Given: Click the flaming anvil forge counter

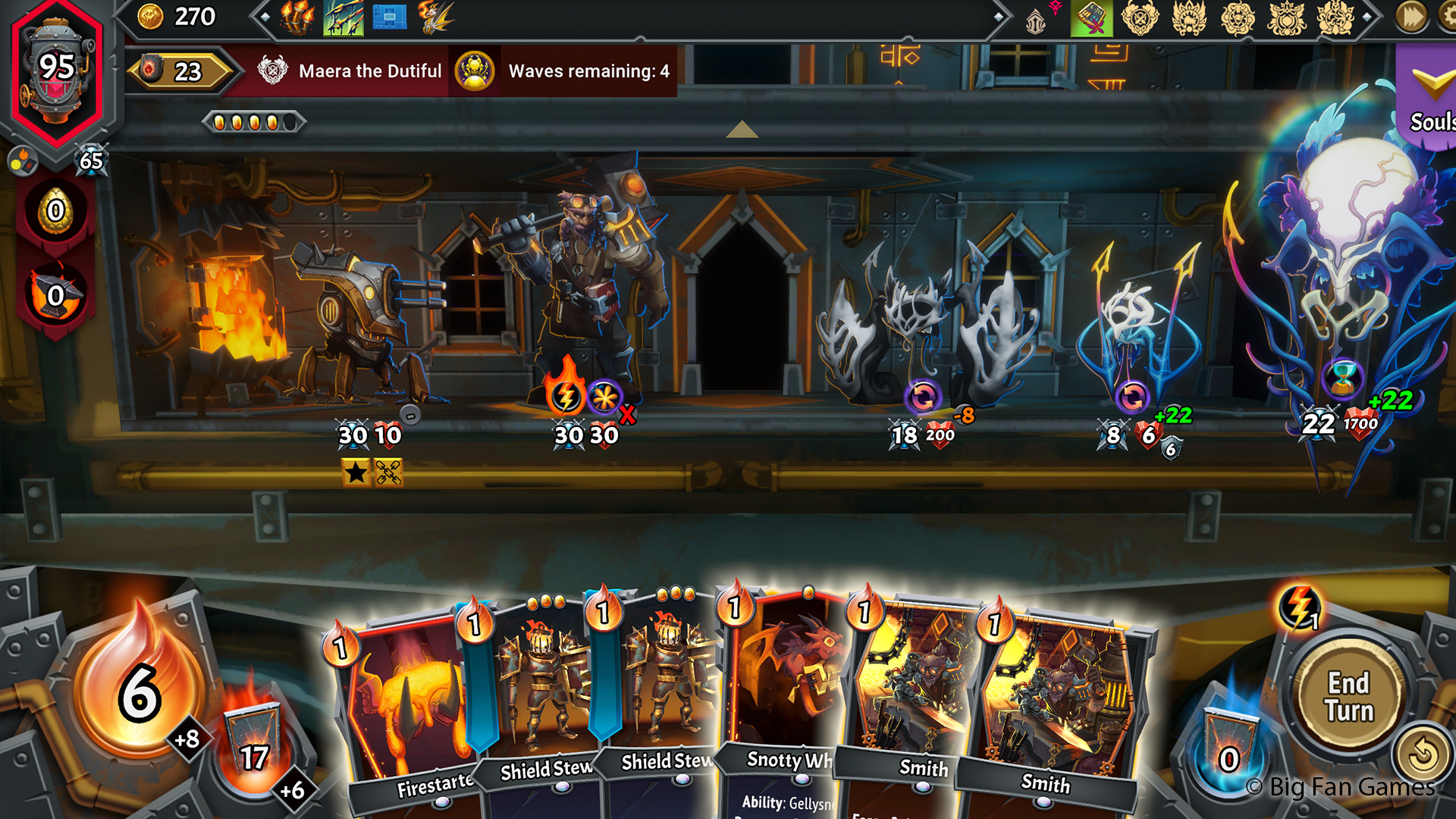Looking at the screenshot, I should click(56, 294).
